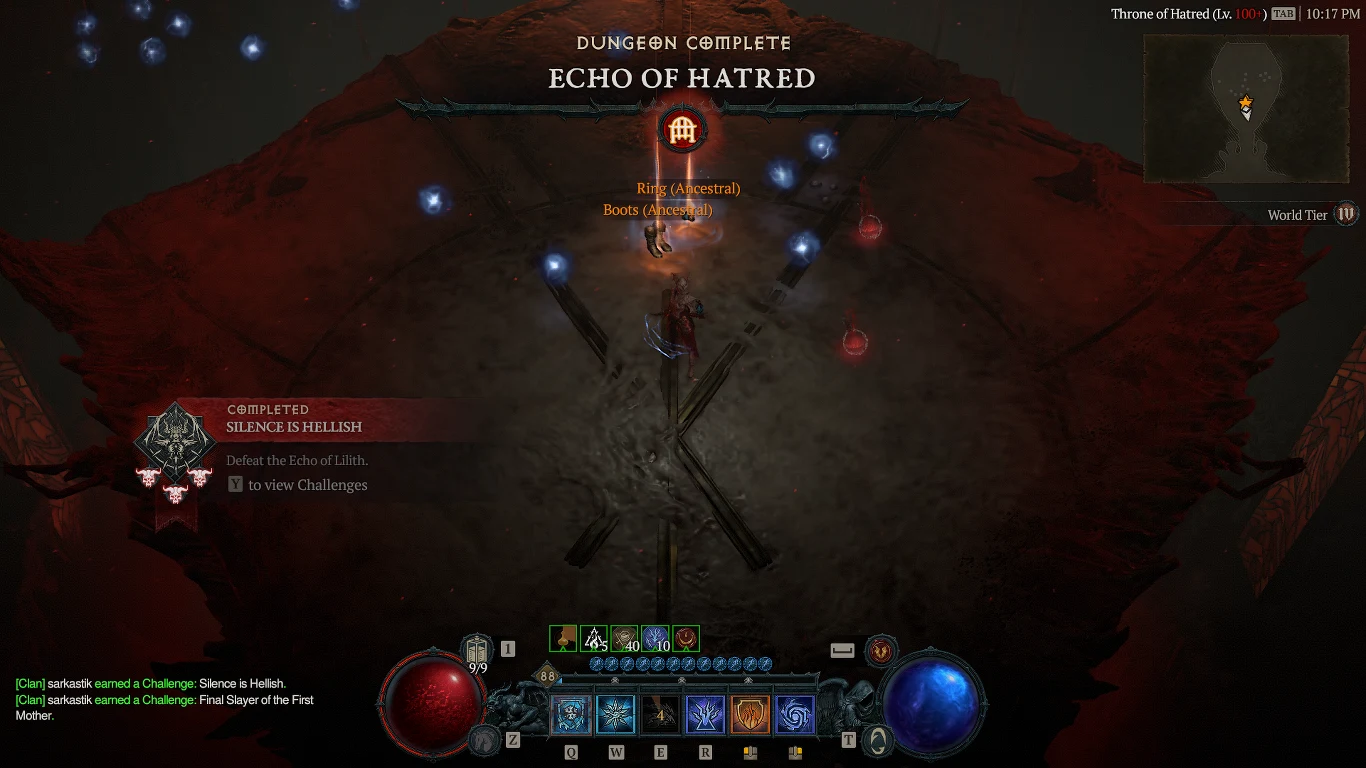1366x768 pixels.
Task: Summon the mount with the horse icon
Action: [x=485, y=739]
